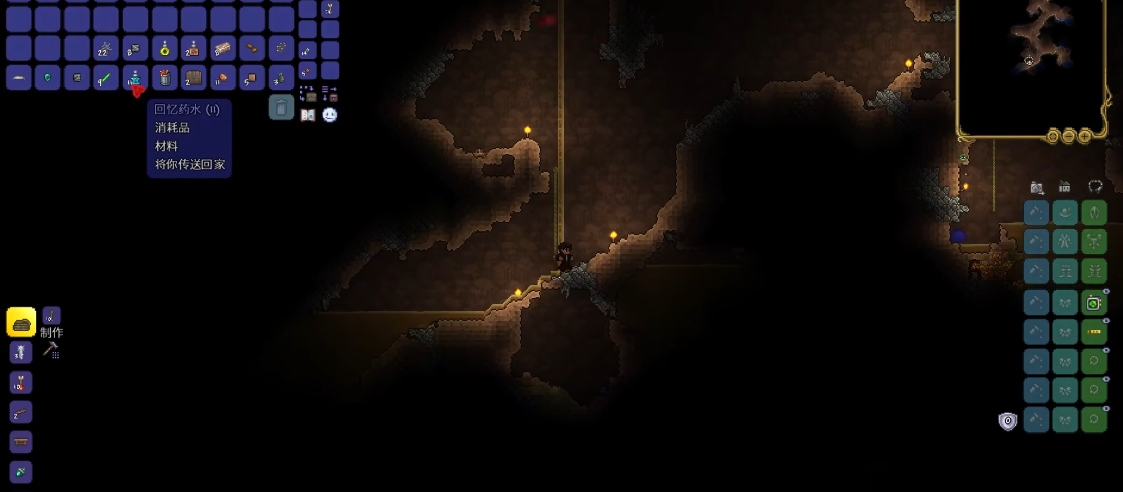Choose the flaming arrow crafting recipe

[x=21, y=382]
